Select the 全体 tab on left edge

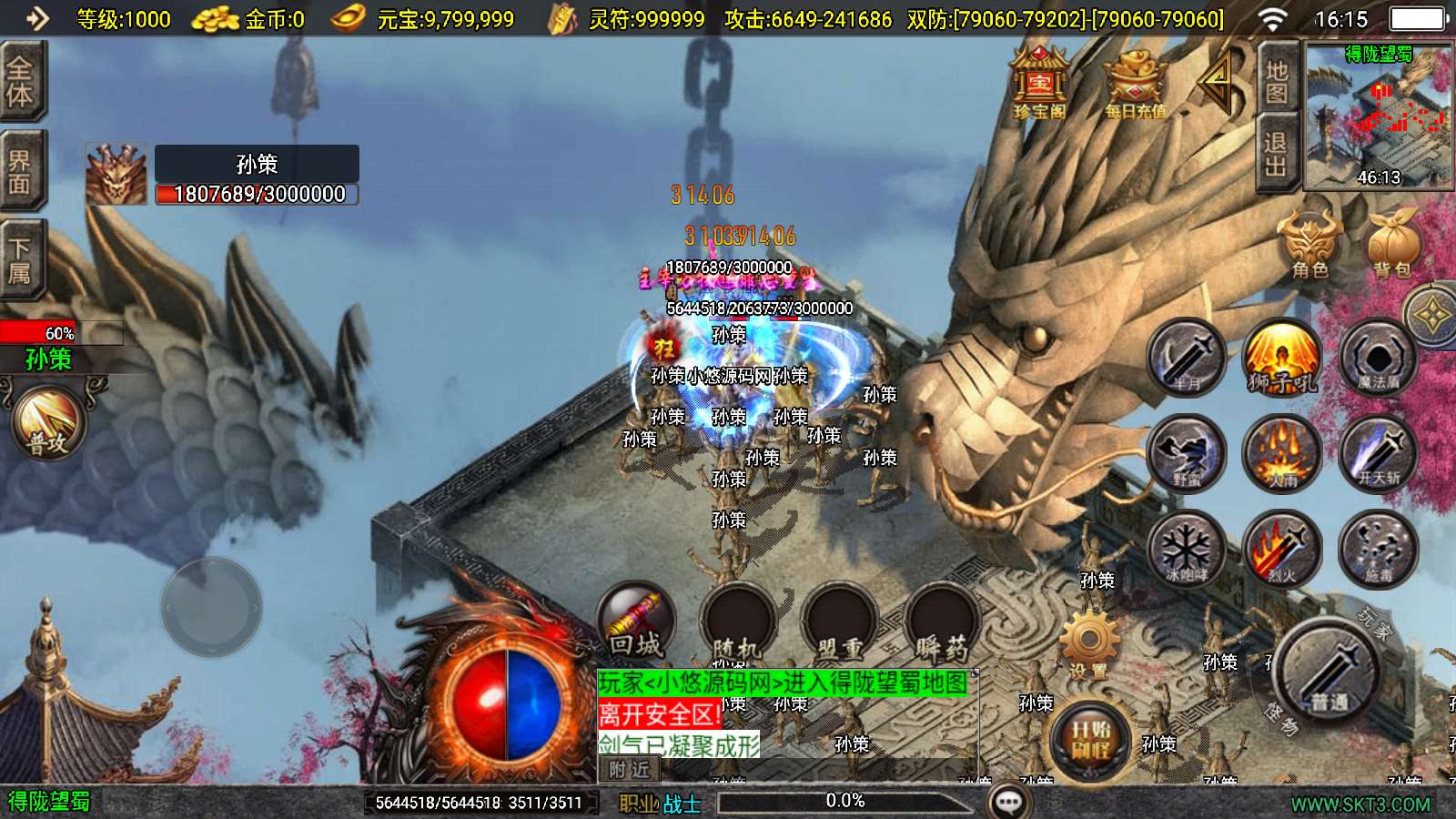click(x=20, y=82)
